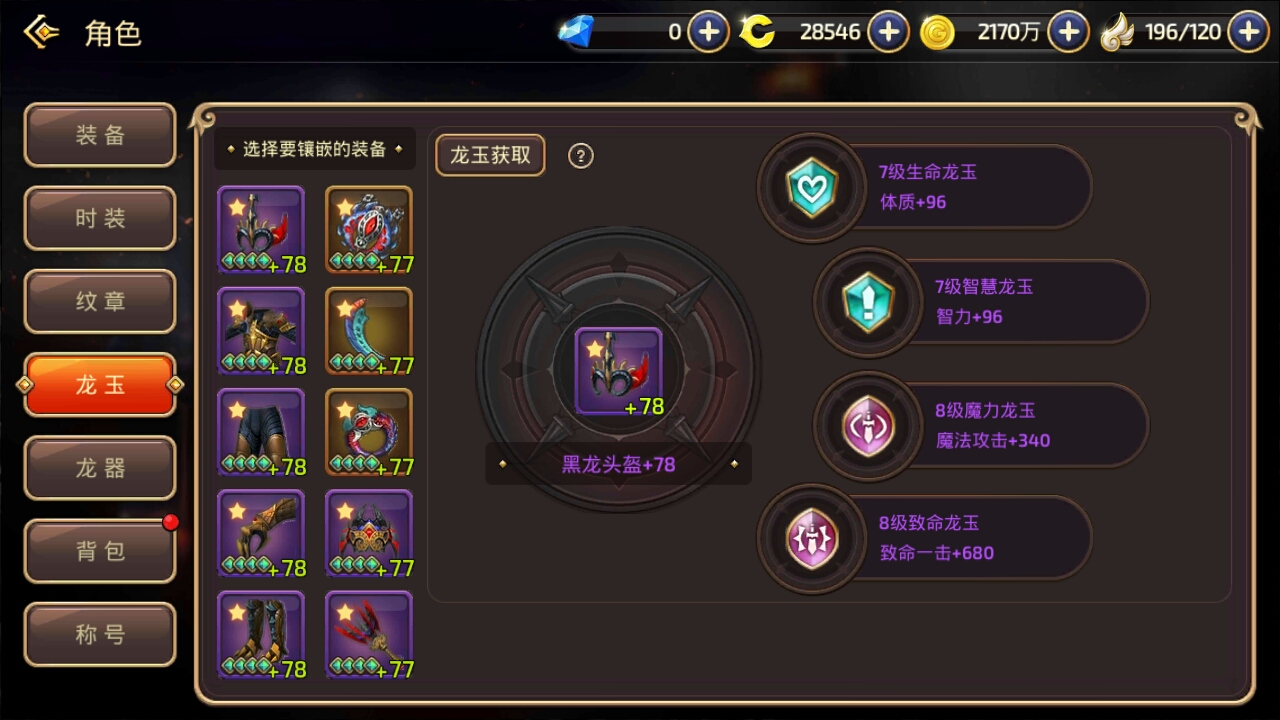Choose the boots equipment in the list

[x=260, y=634]
